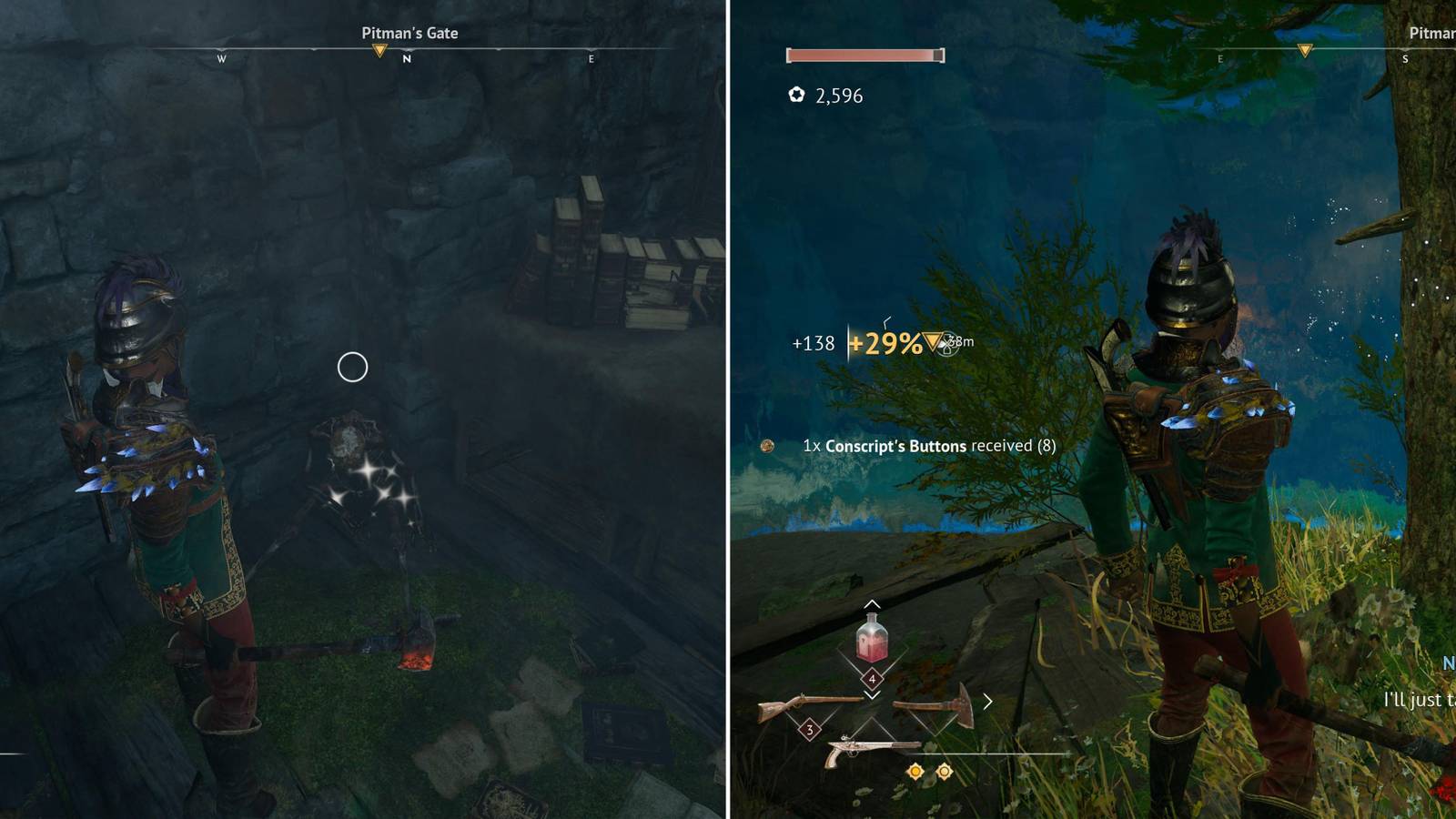Image resolution: width=1456 pixels, height=819 pixels.
Task: Toggle the first golden ammunition pip
Action: point(915,771)
